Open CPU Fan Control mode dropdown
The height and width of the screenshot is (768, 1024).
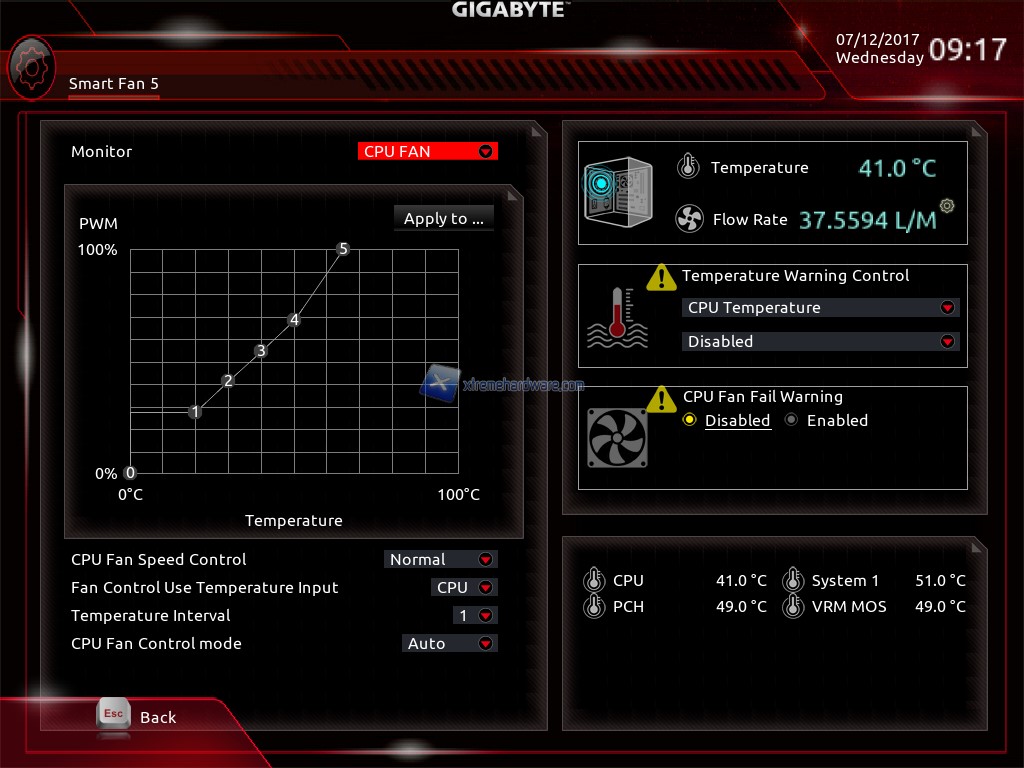coord(449,644)
